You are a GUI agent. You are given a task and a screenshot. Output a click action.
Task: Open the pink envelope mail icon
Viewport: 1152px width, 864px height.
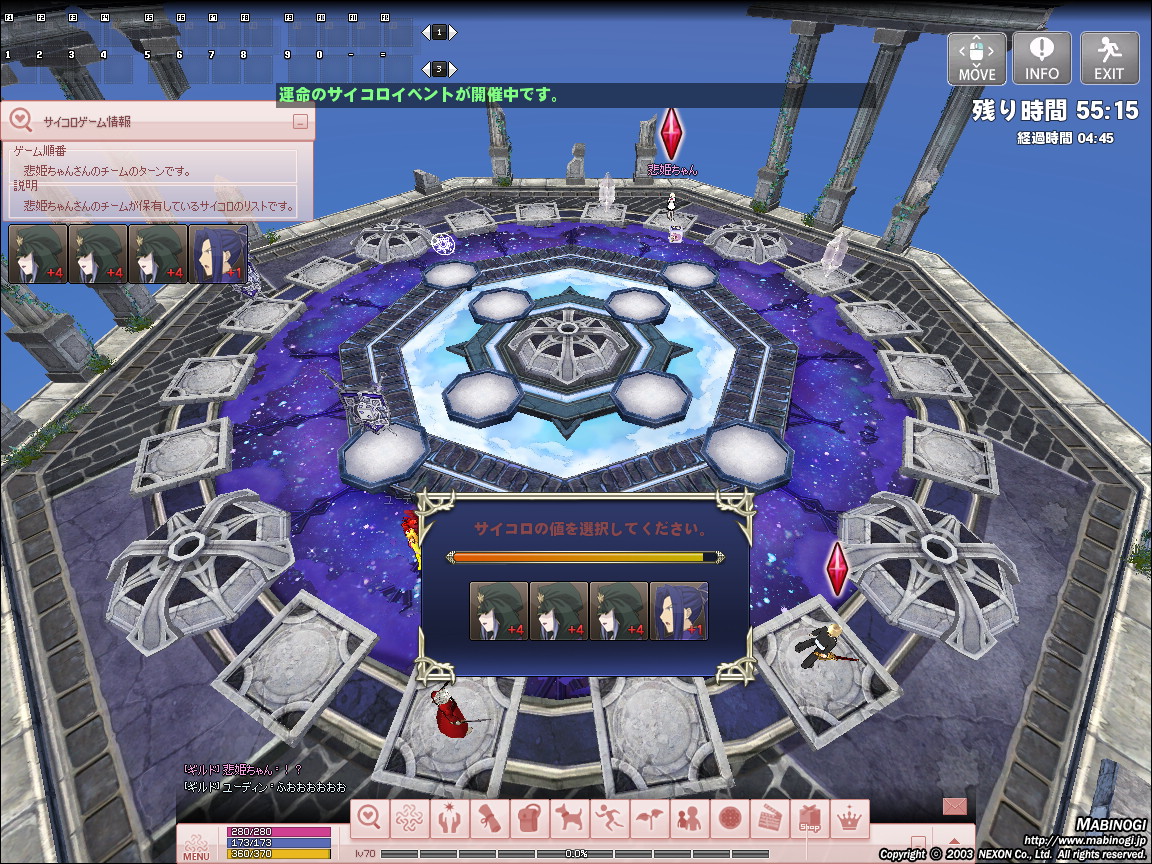[955, 806]
